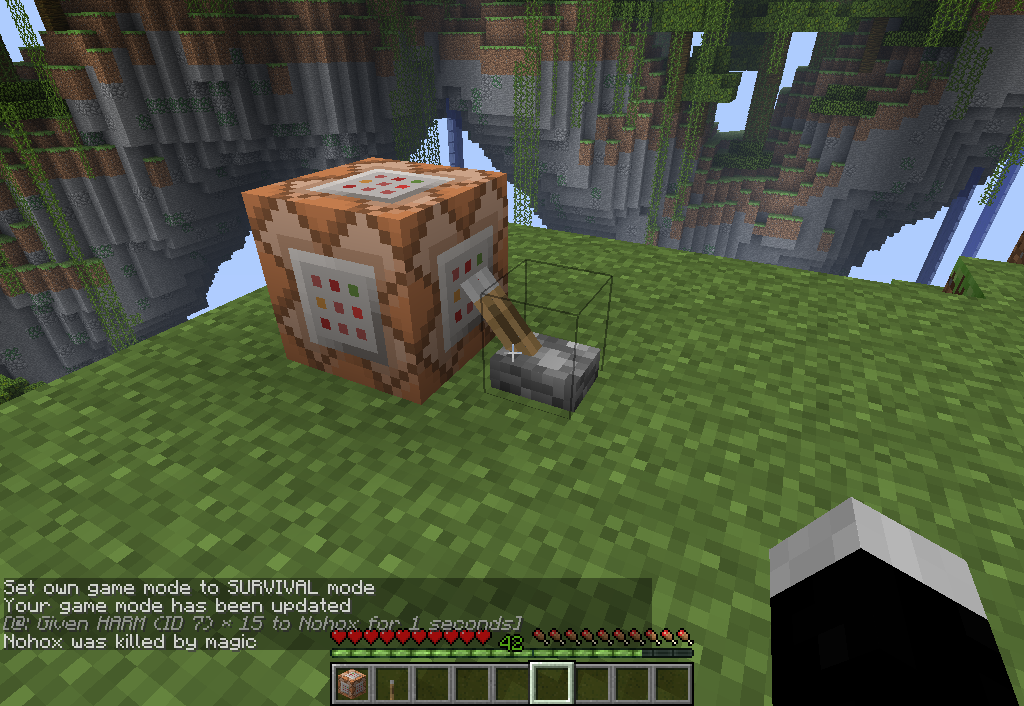
Task: Select the command block hotbar slot
Action: coord(352,684)
